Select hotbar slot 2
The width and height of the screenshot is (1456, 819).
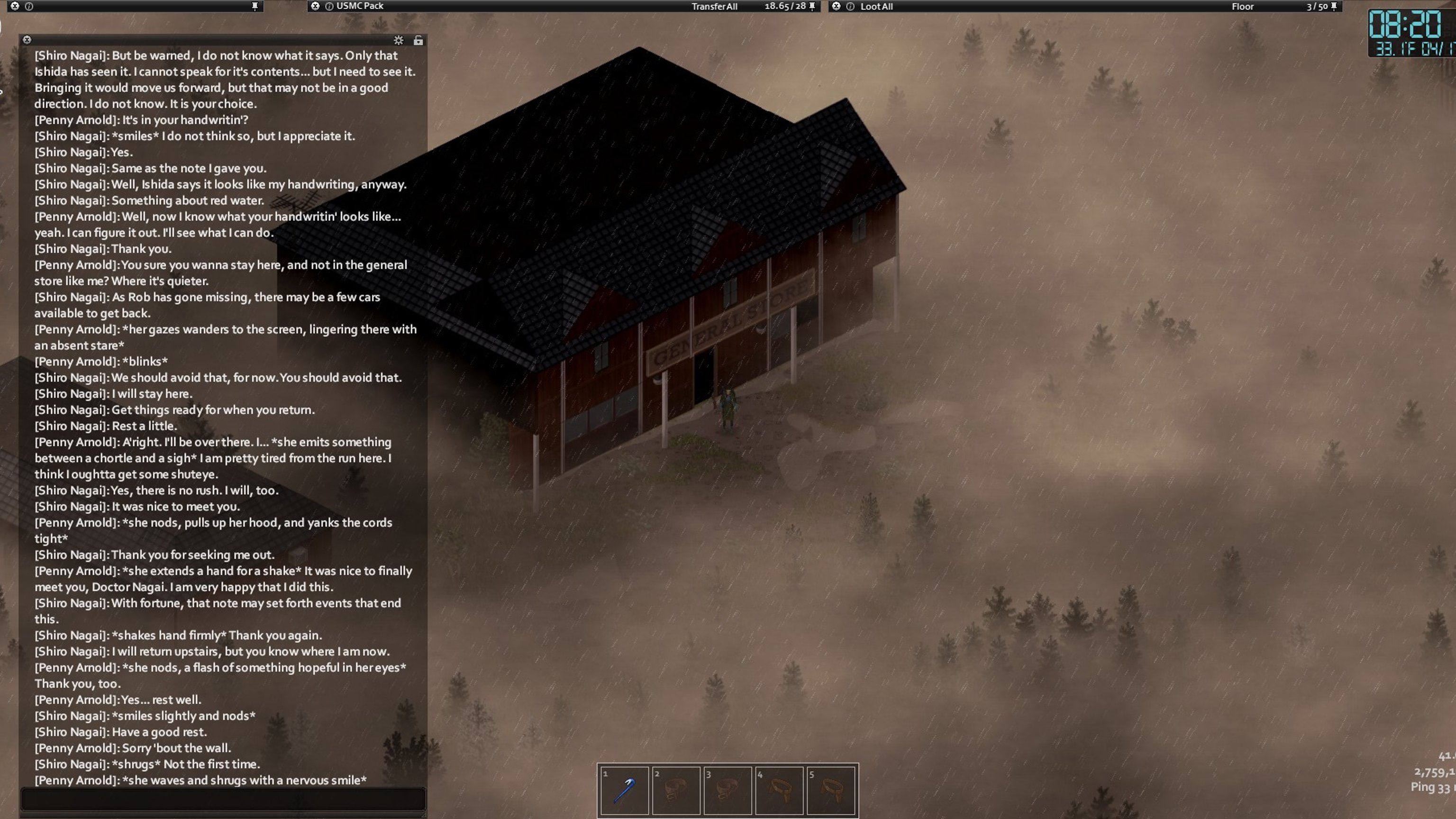[x=676, y=790]
